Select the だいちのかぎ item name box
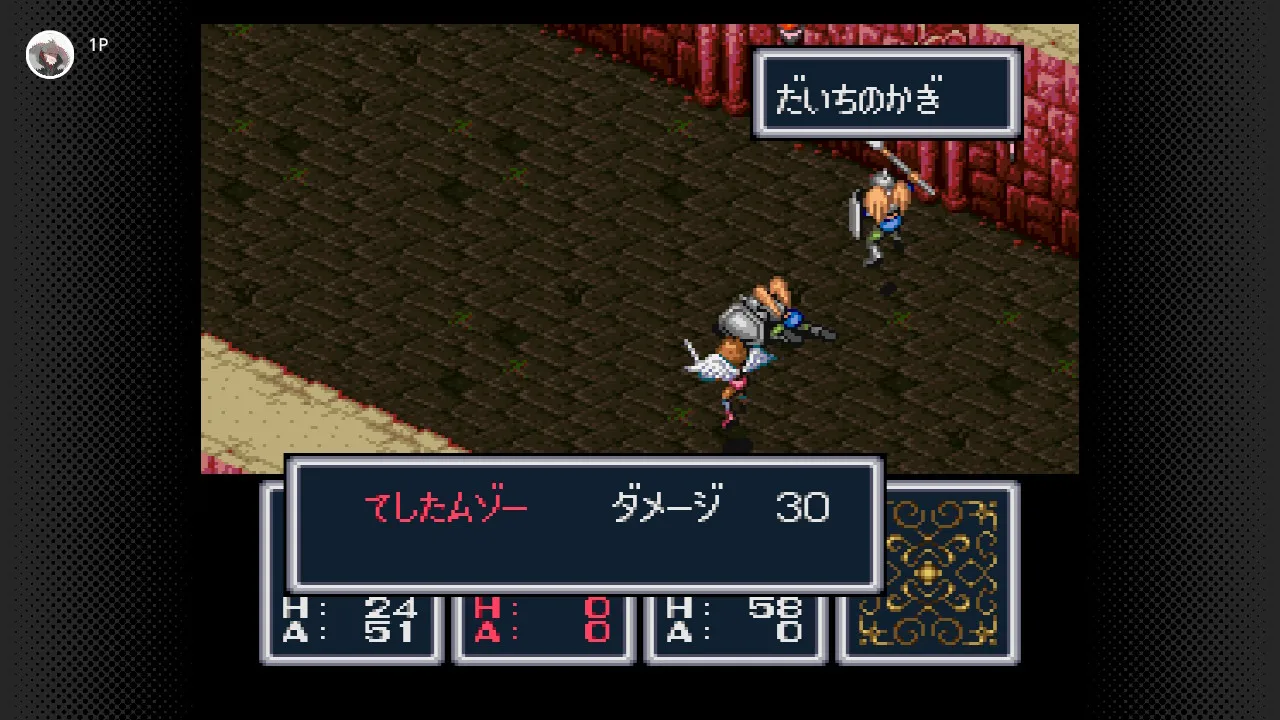 886,93
